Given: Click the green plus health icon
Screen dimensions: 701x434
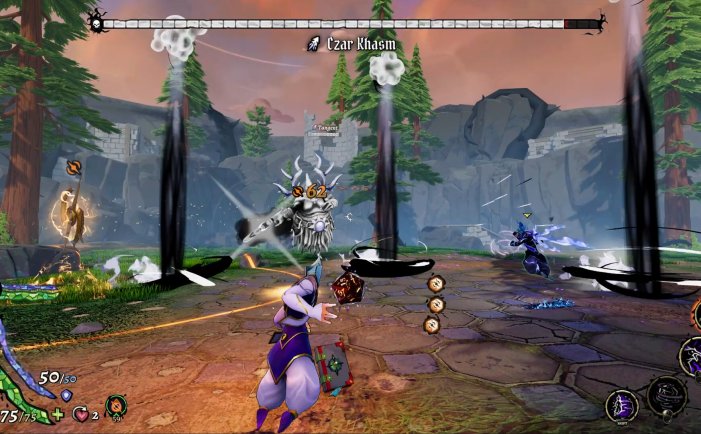Looking at the screenshot, I should coord(57,414).
